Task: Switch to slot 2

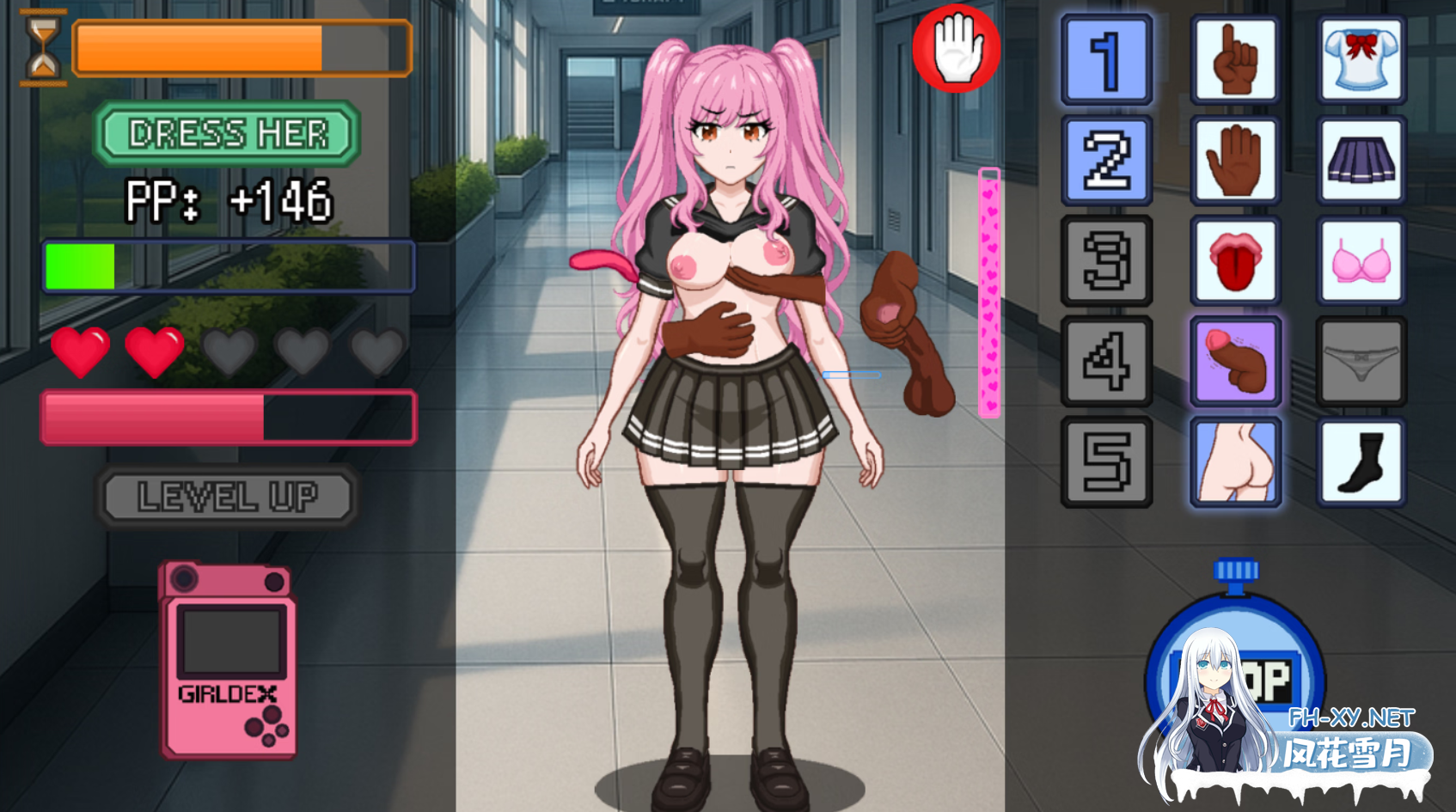Action: (x=1106, y=162)
